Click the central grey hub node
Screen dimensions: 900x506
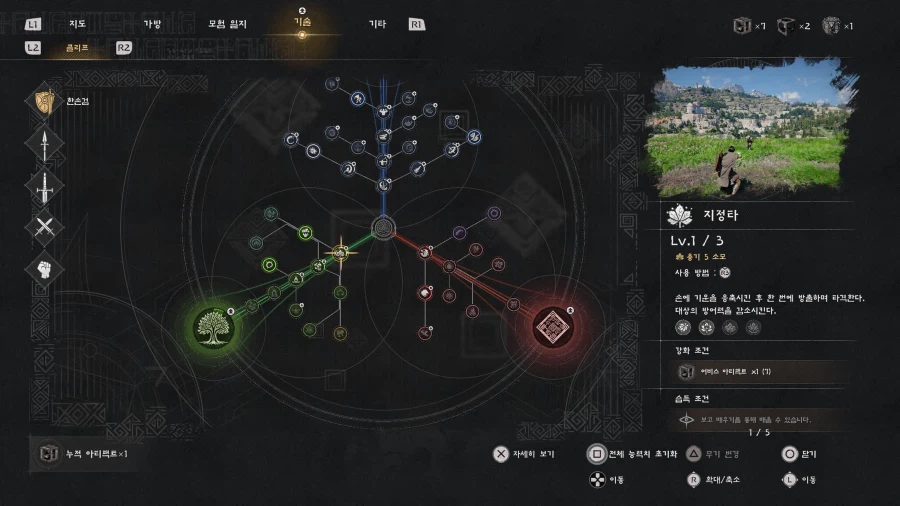(383, 228)
